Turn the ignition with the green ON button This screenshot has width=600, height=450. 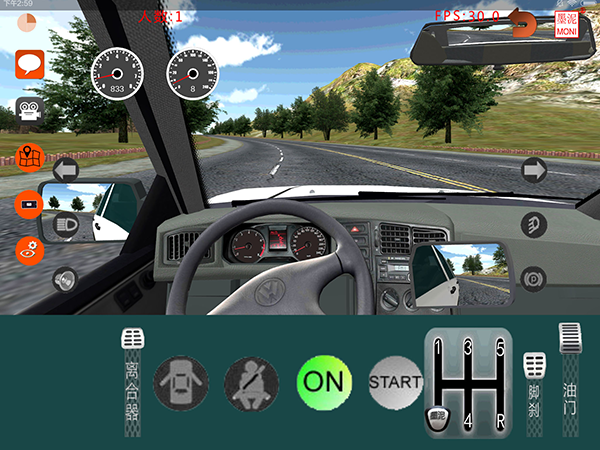pyautogui.click(x=324, y=381)
